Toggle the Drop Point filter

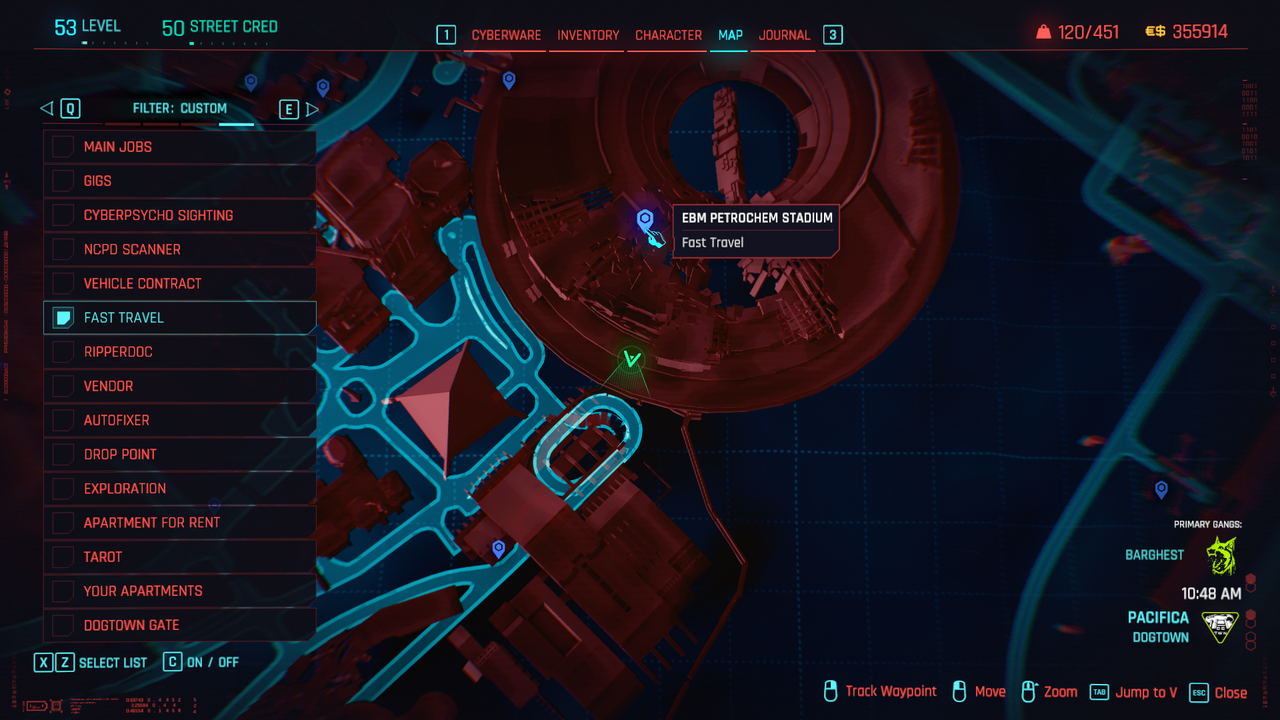tap(63, 454)
